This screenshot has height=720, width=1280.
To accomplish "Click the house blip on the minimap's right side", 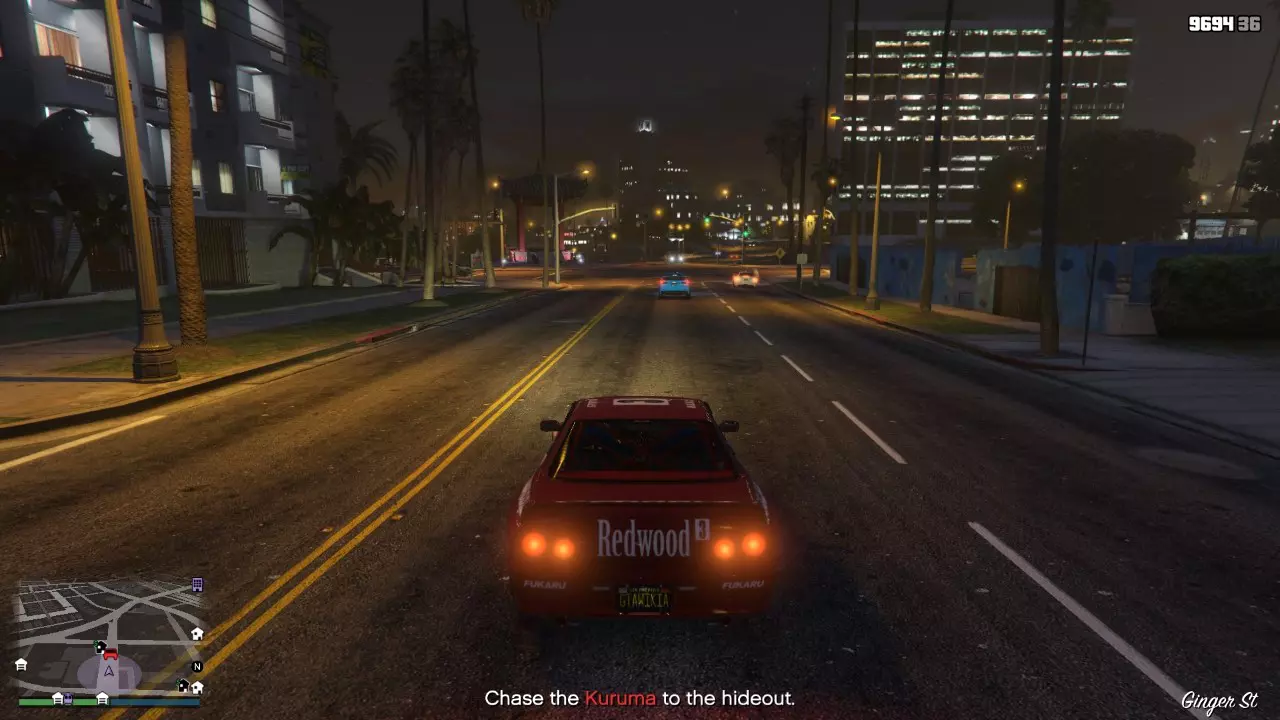I will [197, 634].
